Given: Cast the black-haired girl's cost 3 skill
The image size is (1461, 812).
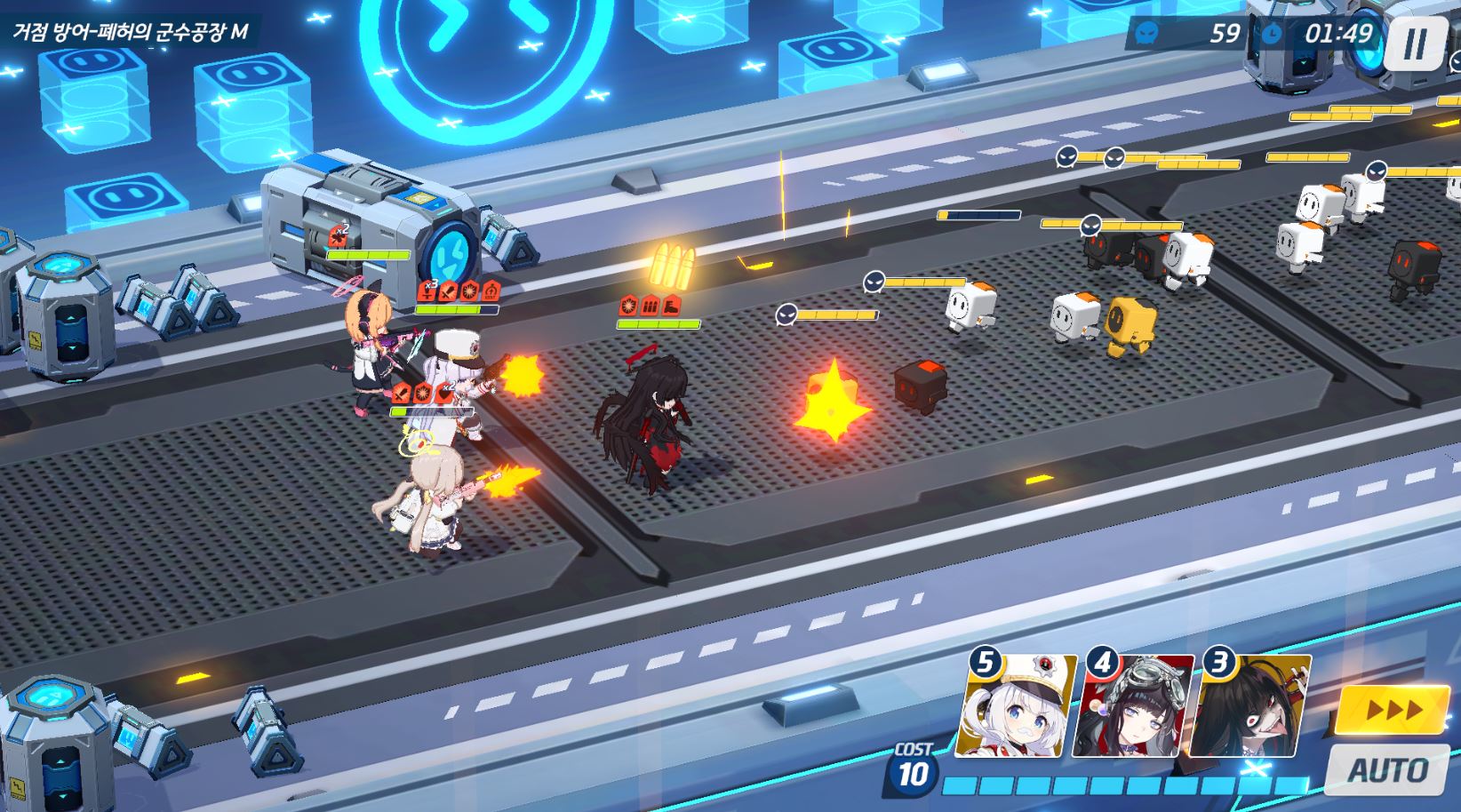Looking at the screenshot, I should click(1252, 707).
